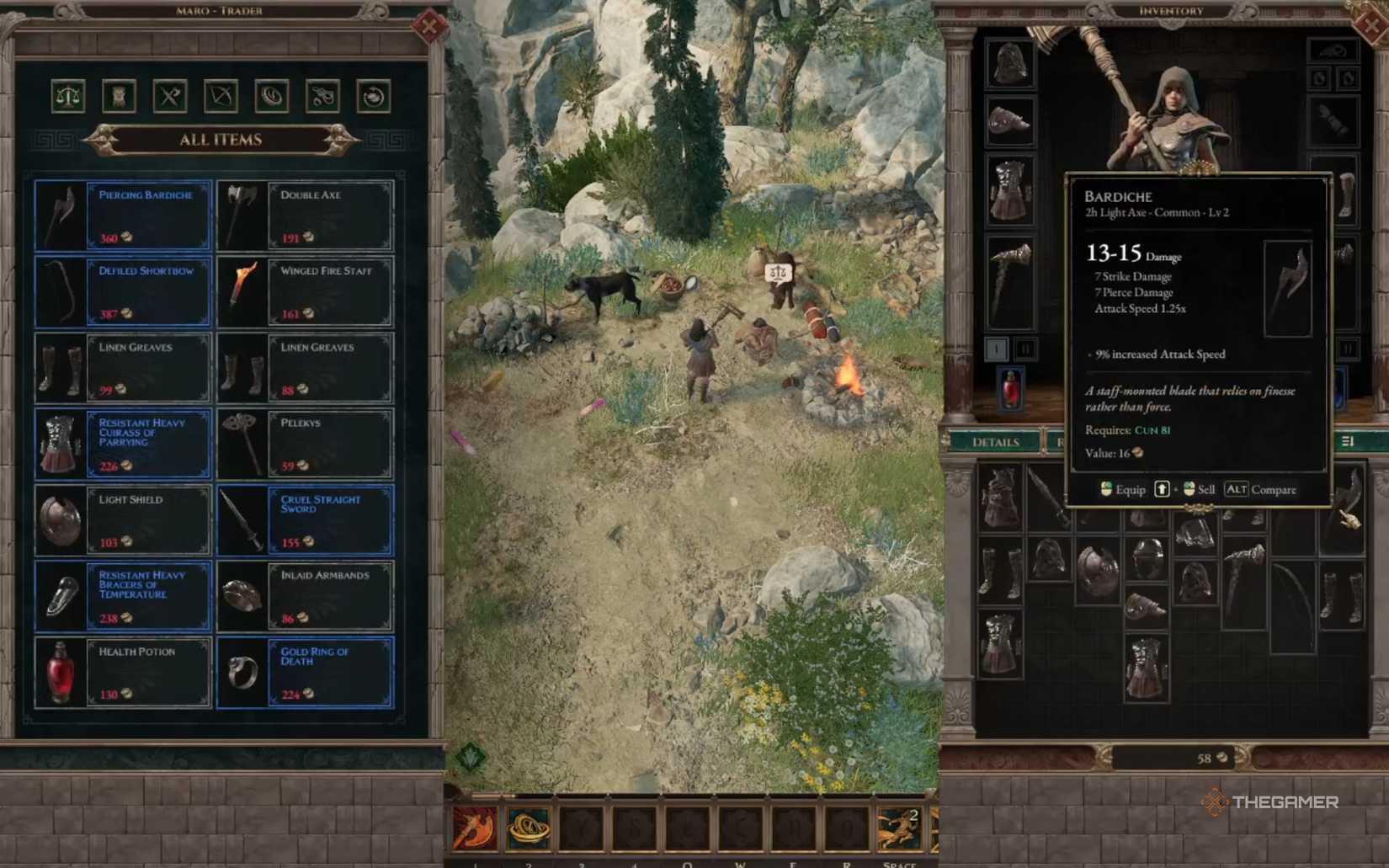Filter trader stock with the armor icon
1389x868 pixels.
tap(120, 96)
